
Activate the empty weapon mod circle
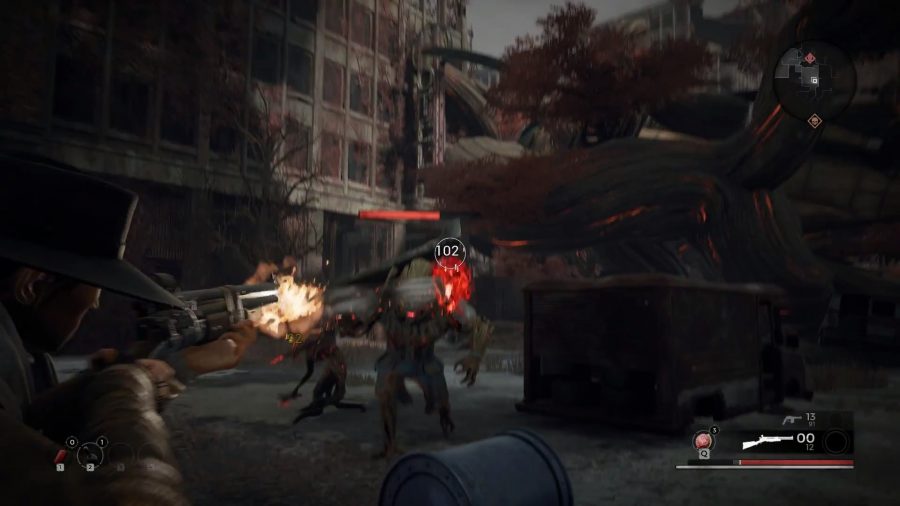pyautogui.click(x=837, y=442)
